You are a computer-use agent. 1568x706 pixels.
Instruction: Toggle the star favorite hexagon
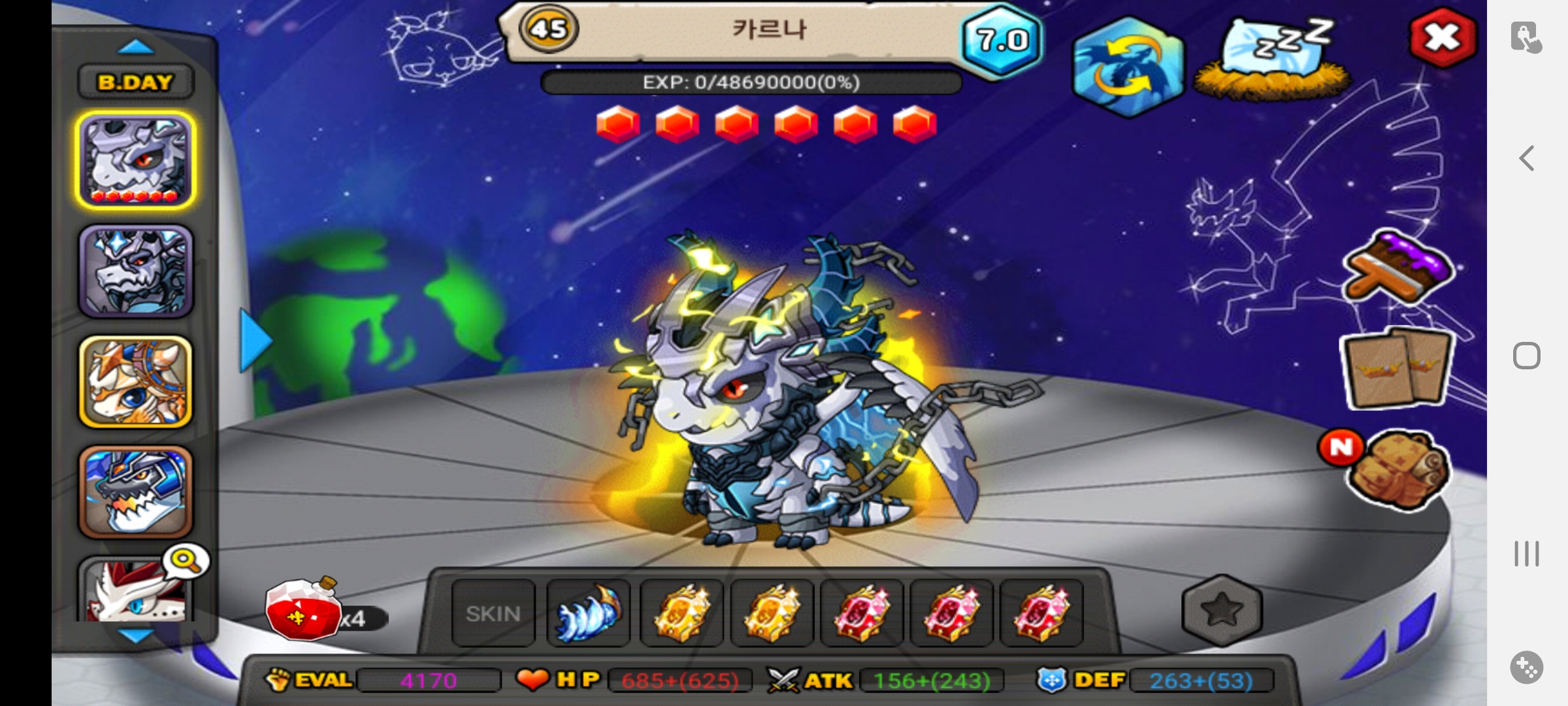pyautogui.click(x=1222, y=611)
